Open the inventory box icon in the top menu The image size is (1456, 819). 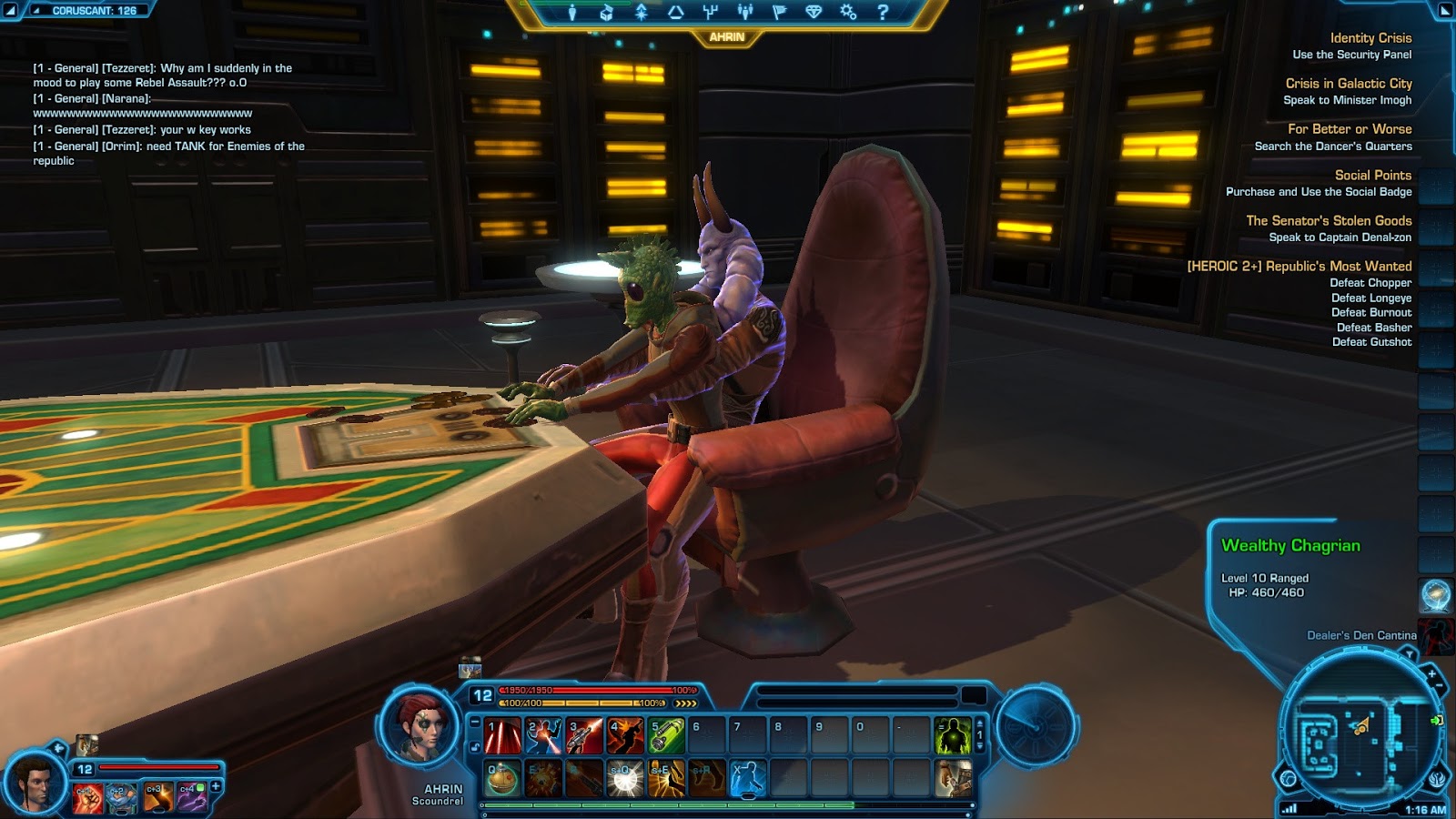coord(606,12)
